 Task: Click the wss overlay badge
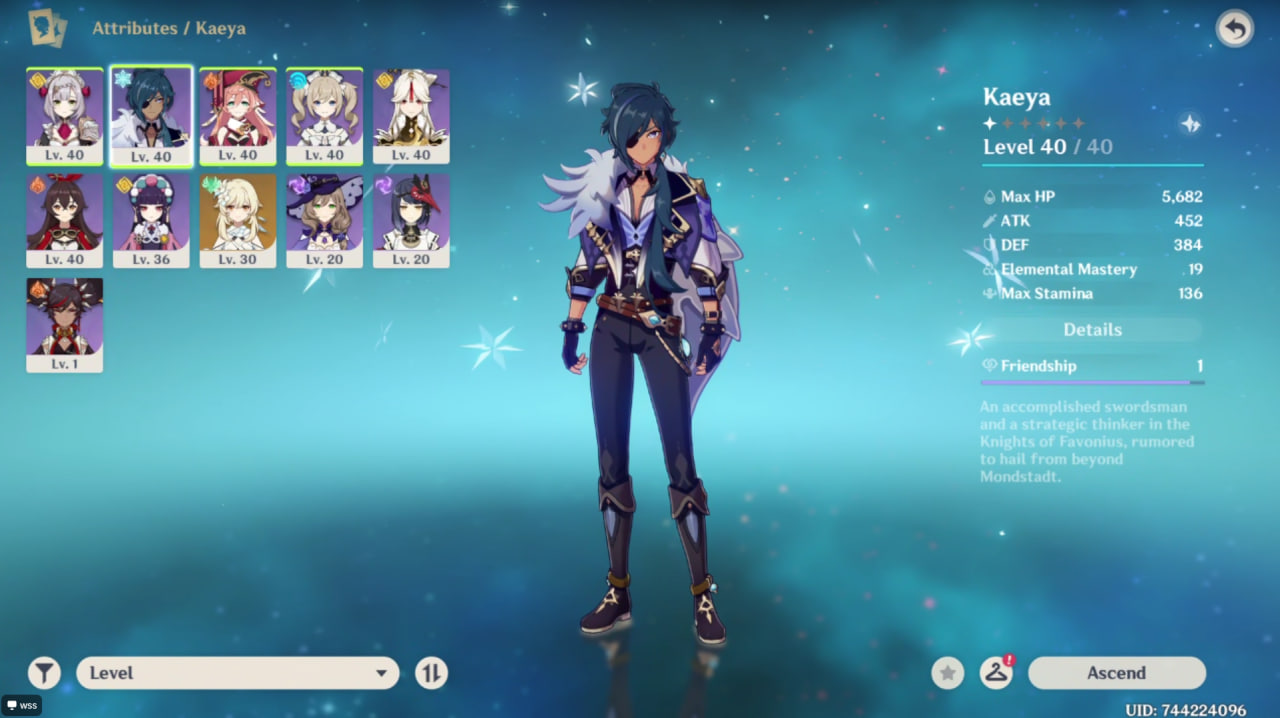pos(21,705)
